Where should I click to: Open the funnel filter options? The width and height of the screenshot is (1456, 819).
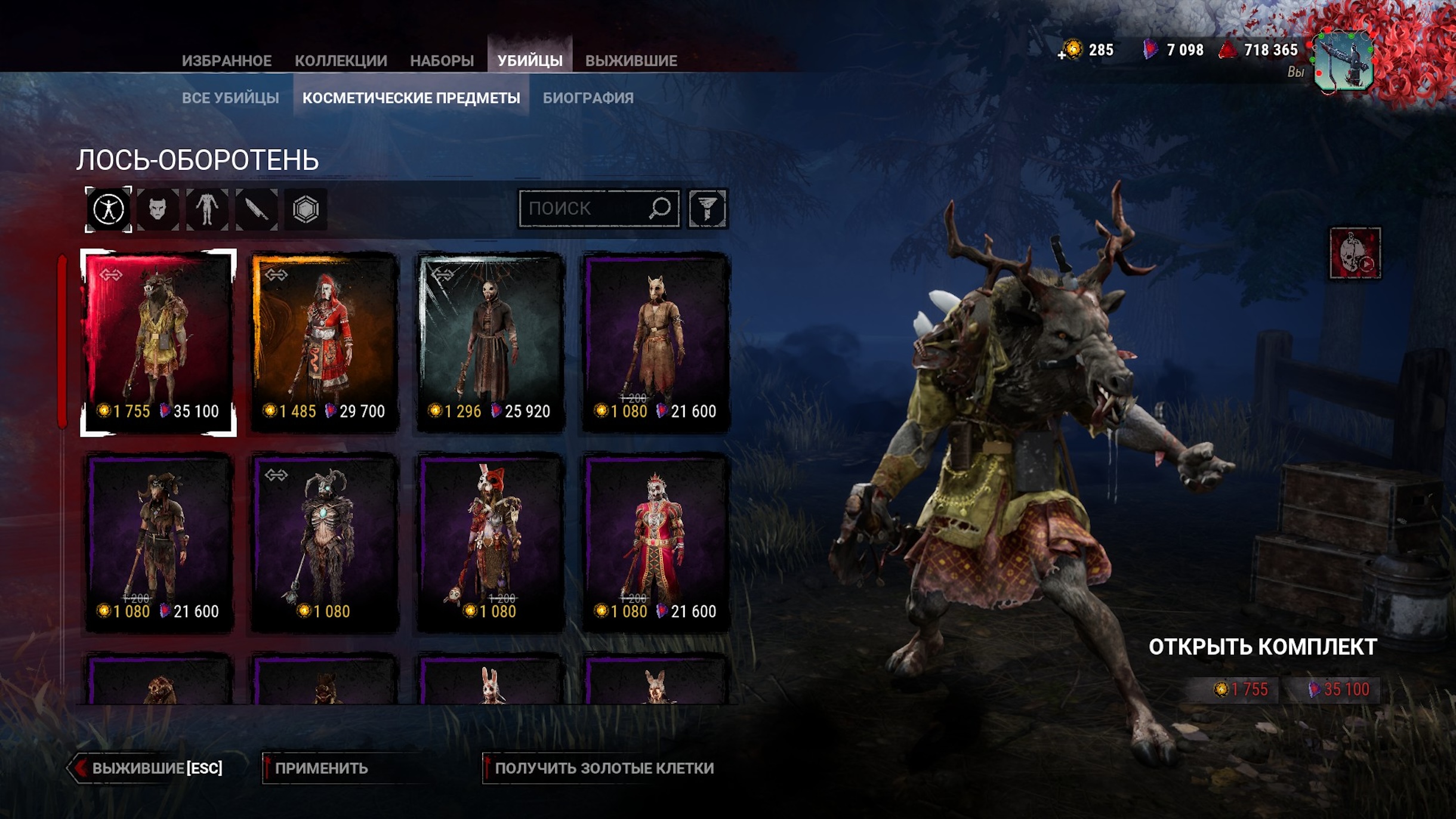[707, 209]
